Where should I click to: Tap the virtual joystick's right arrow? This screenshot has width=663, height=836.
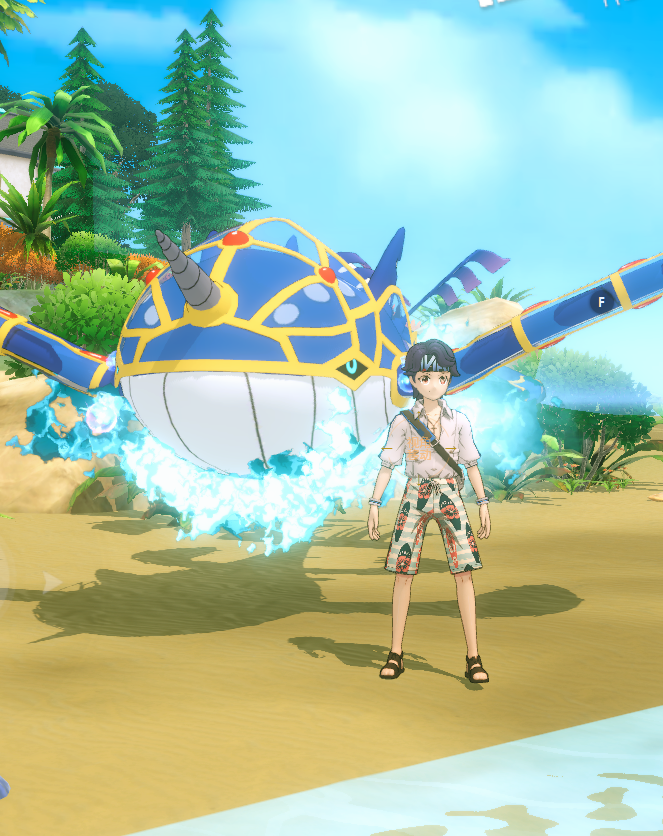pyautogui.click(x=51, y=582)
